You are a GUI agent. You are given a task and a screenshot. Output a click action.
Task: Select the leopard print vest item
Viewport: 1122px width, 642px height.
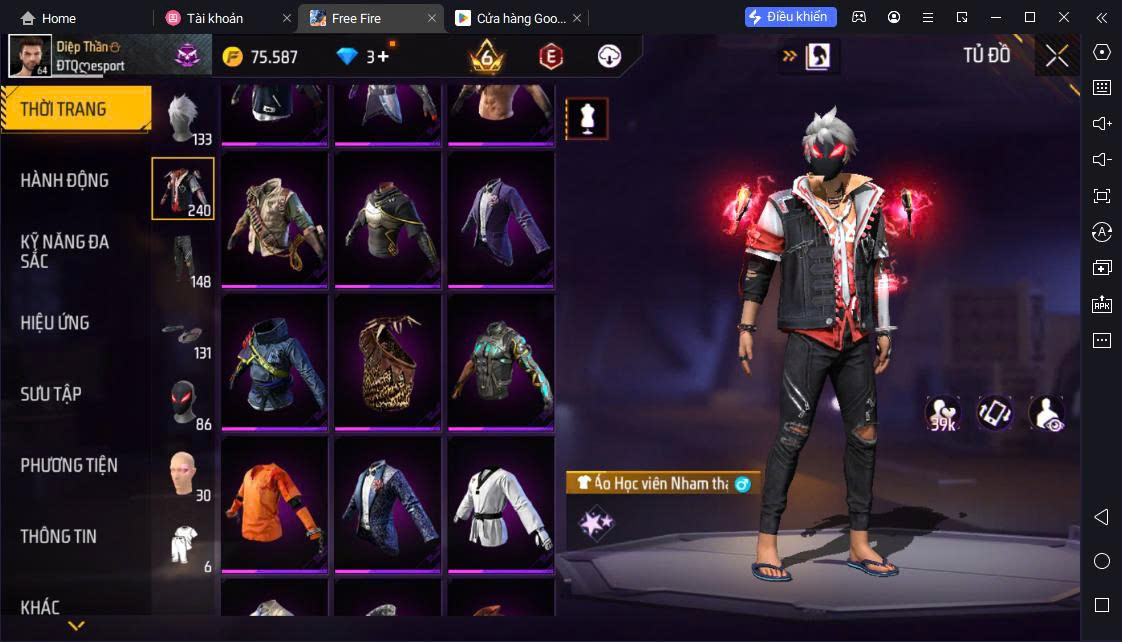tap(387, 362)
